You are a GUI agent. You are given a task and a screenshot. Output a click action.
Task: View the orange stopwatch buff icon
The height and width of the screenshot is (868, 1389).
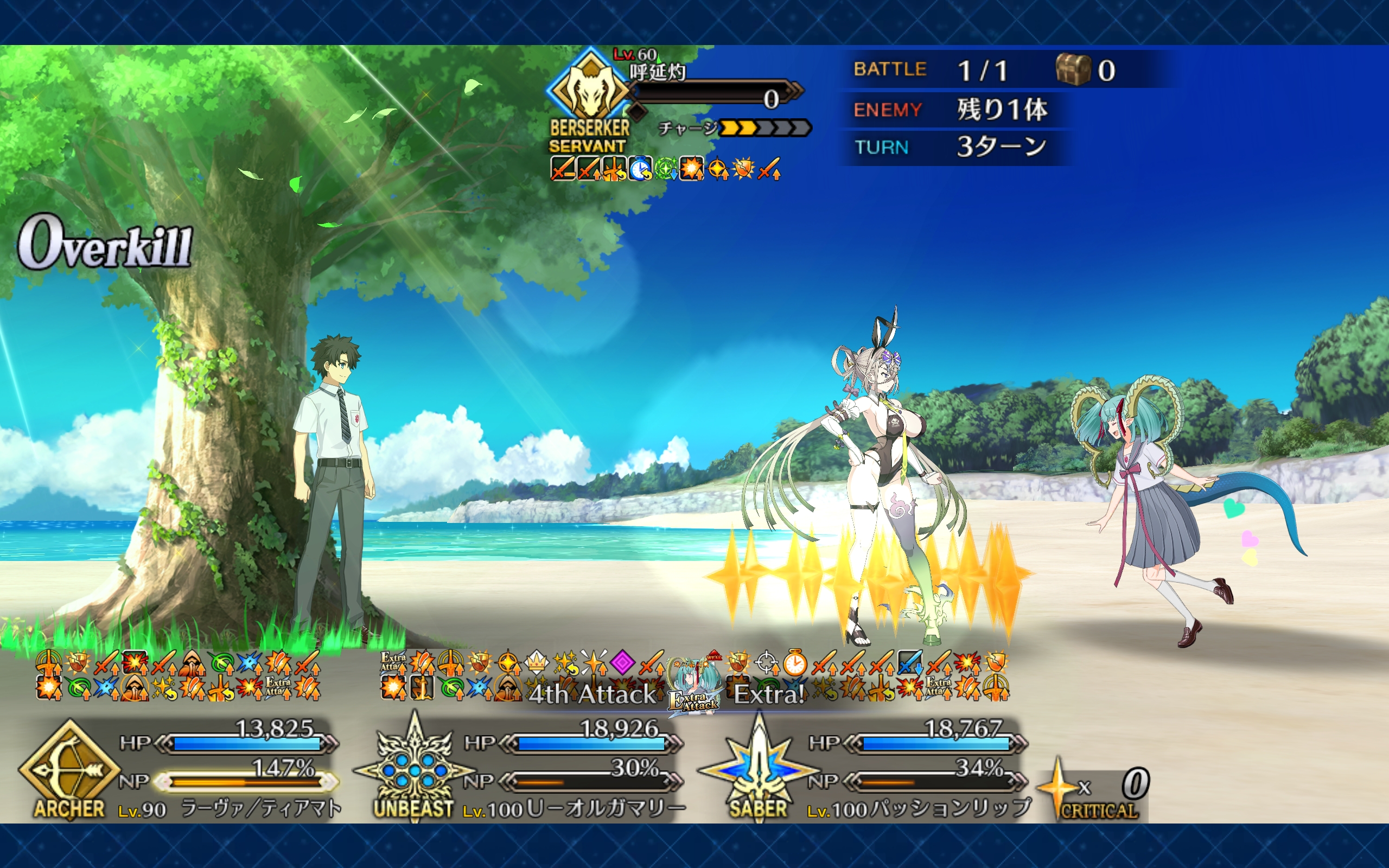coord(795,663)
